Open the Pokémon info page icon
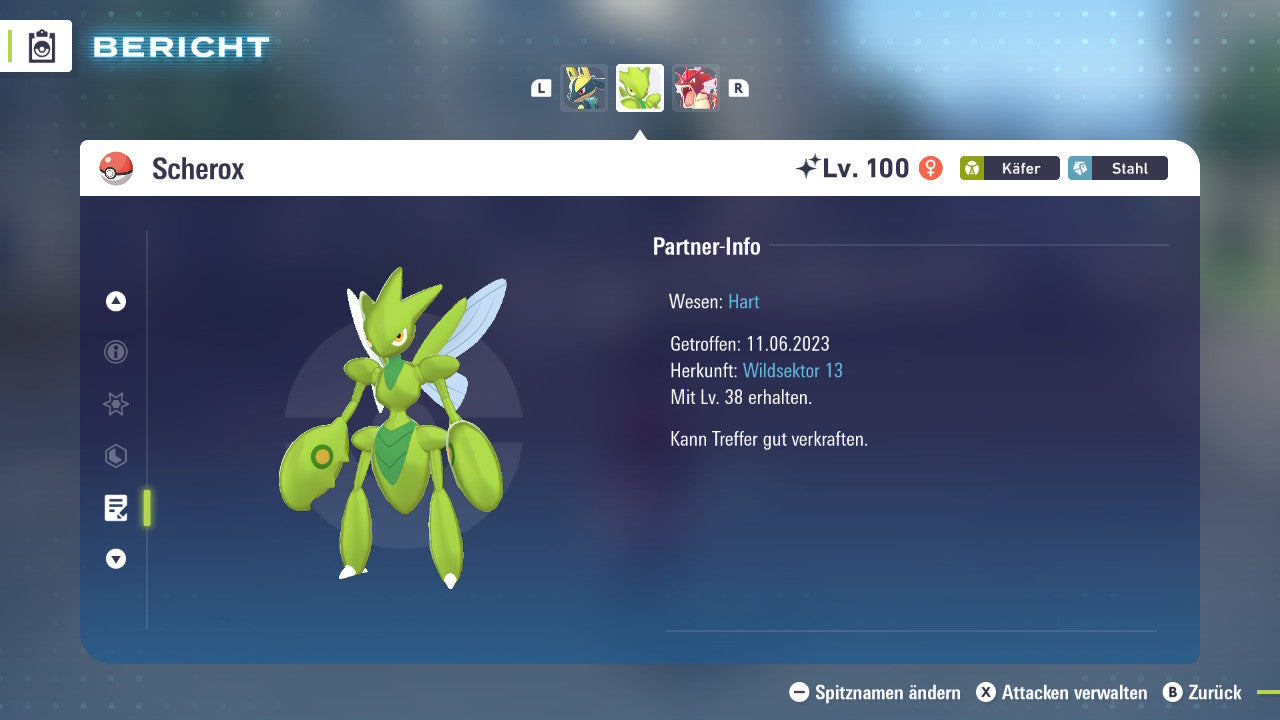 click(x=115, y=352)
